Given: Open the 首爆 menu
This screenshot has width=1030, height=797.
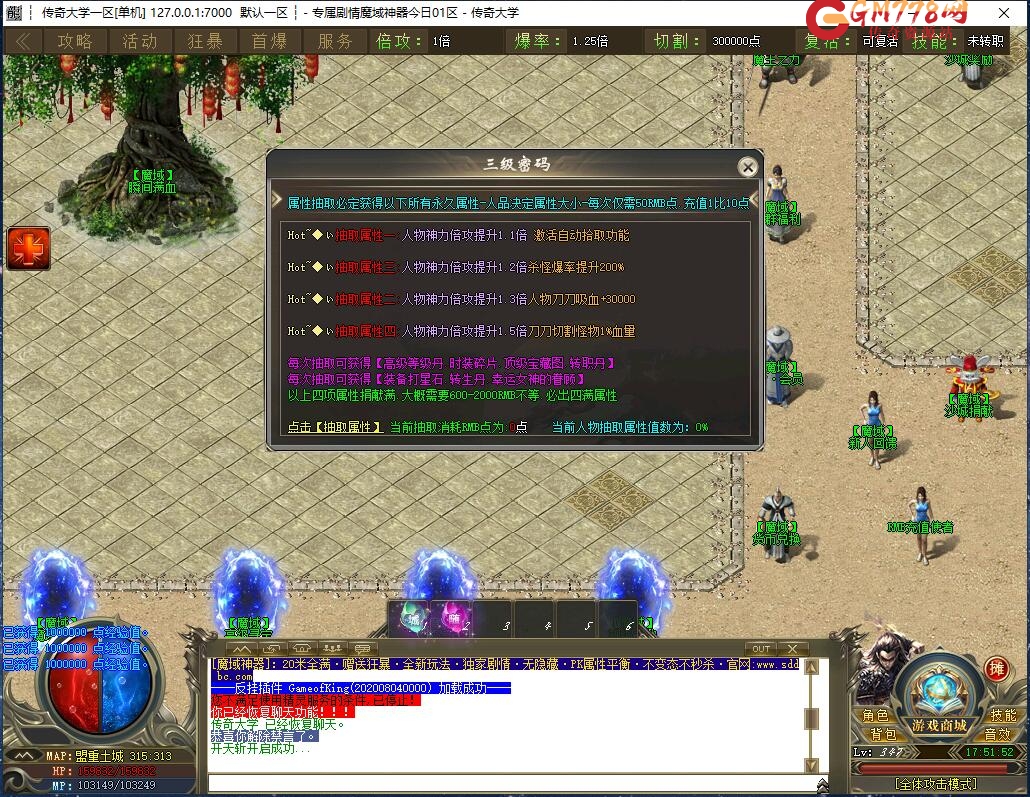Looking at the screenshot, I should (270, 41).
